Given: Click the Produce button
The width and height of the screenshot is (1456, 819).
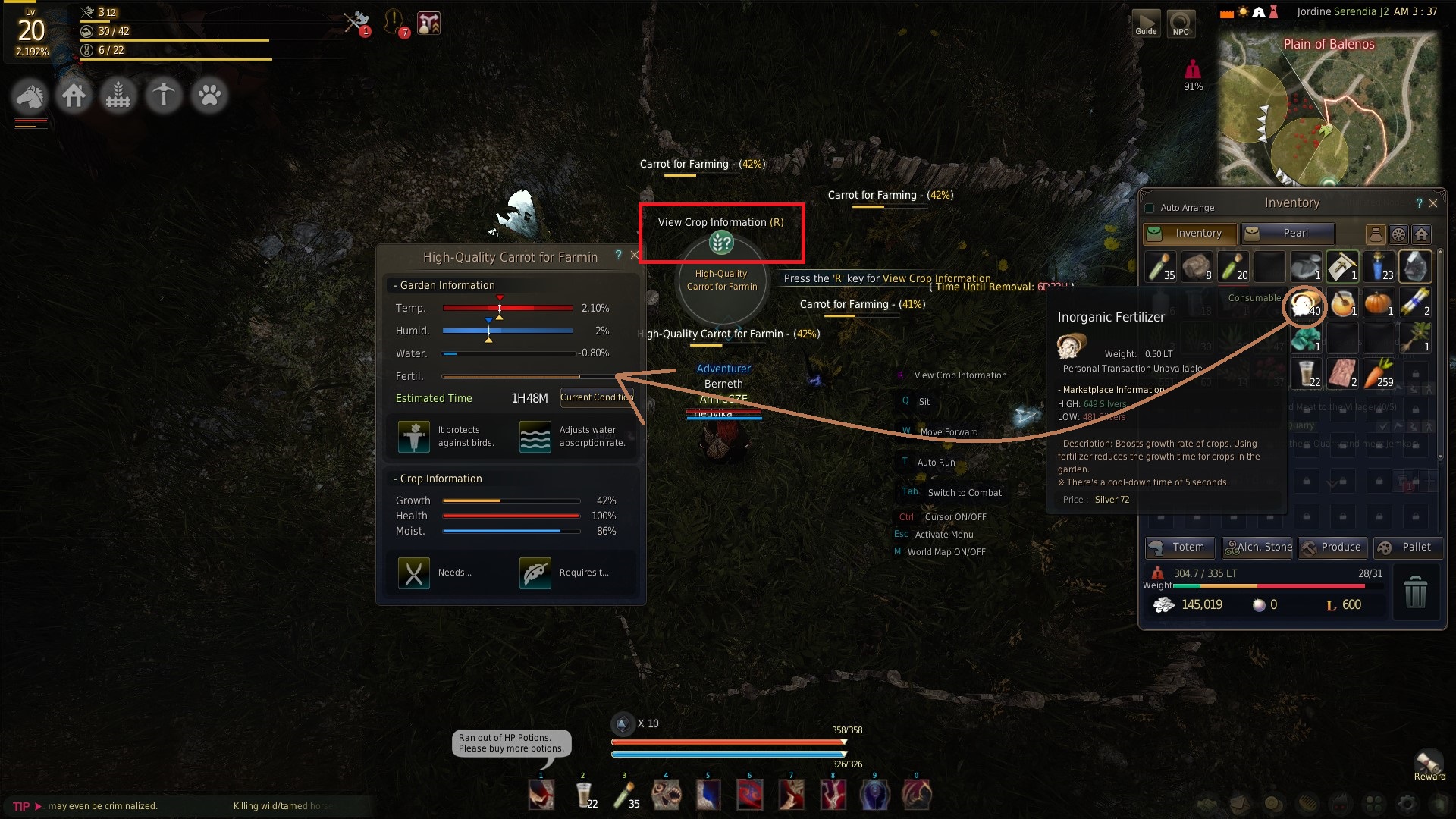Looking at the screenshot, I should point(1332,548).
